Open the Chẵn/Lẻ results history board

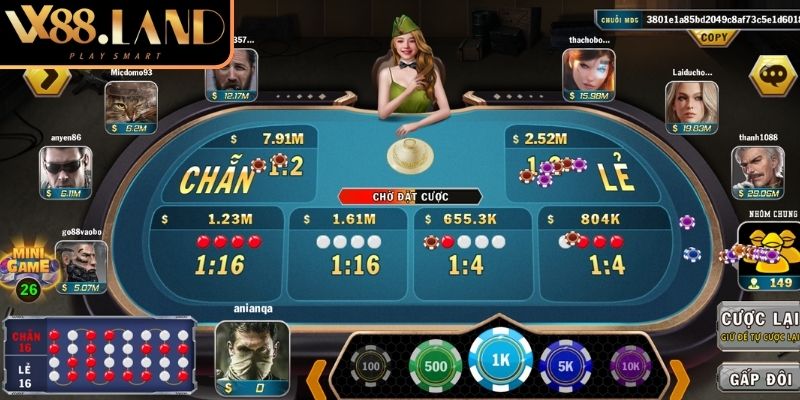[x=102, y=355]
